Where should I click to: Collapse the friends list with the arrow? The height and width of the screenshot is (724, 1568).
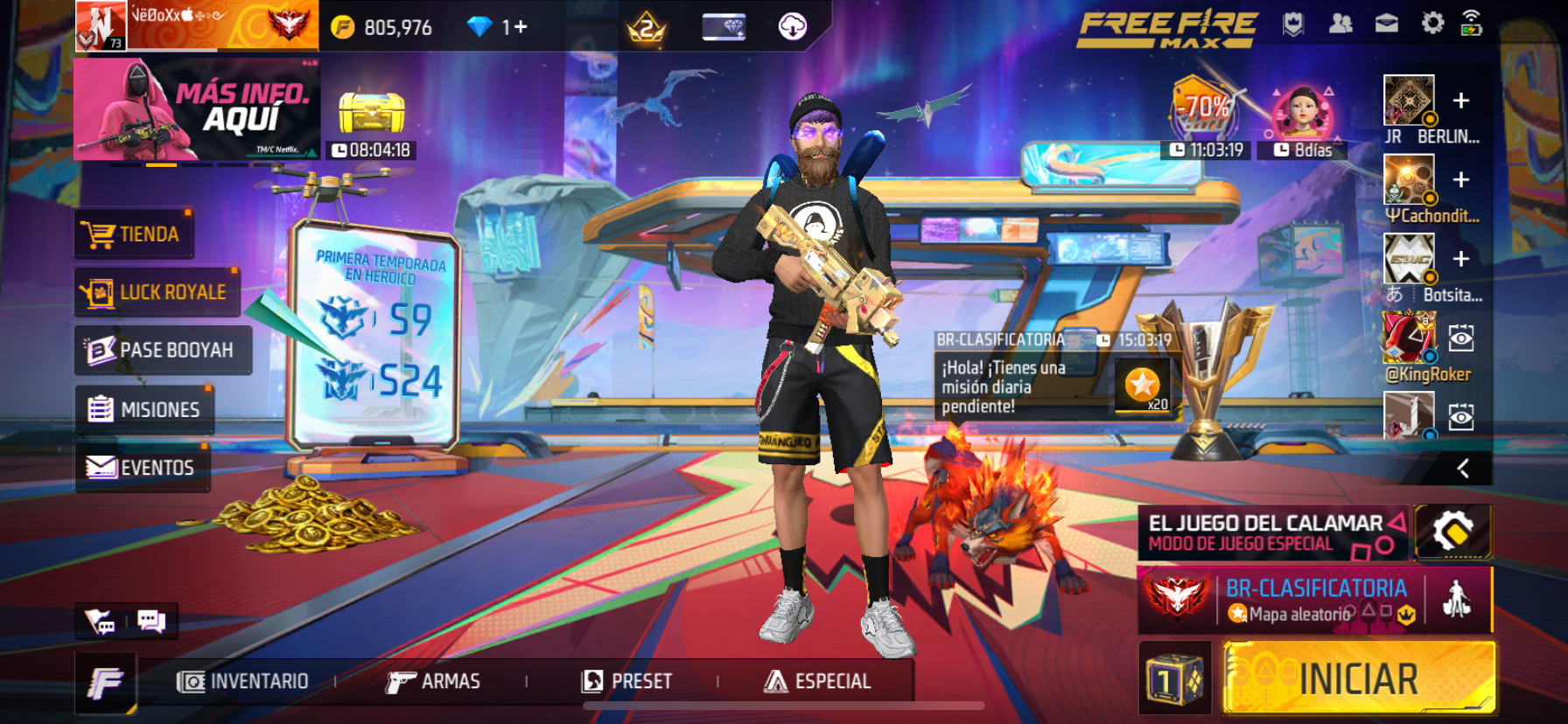pos(1462,469)
